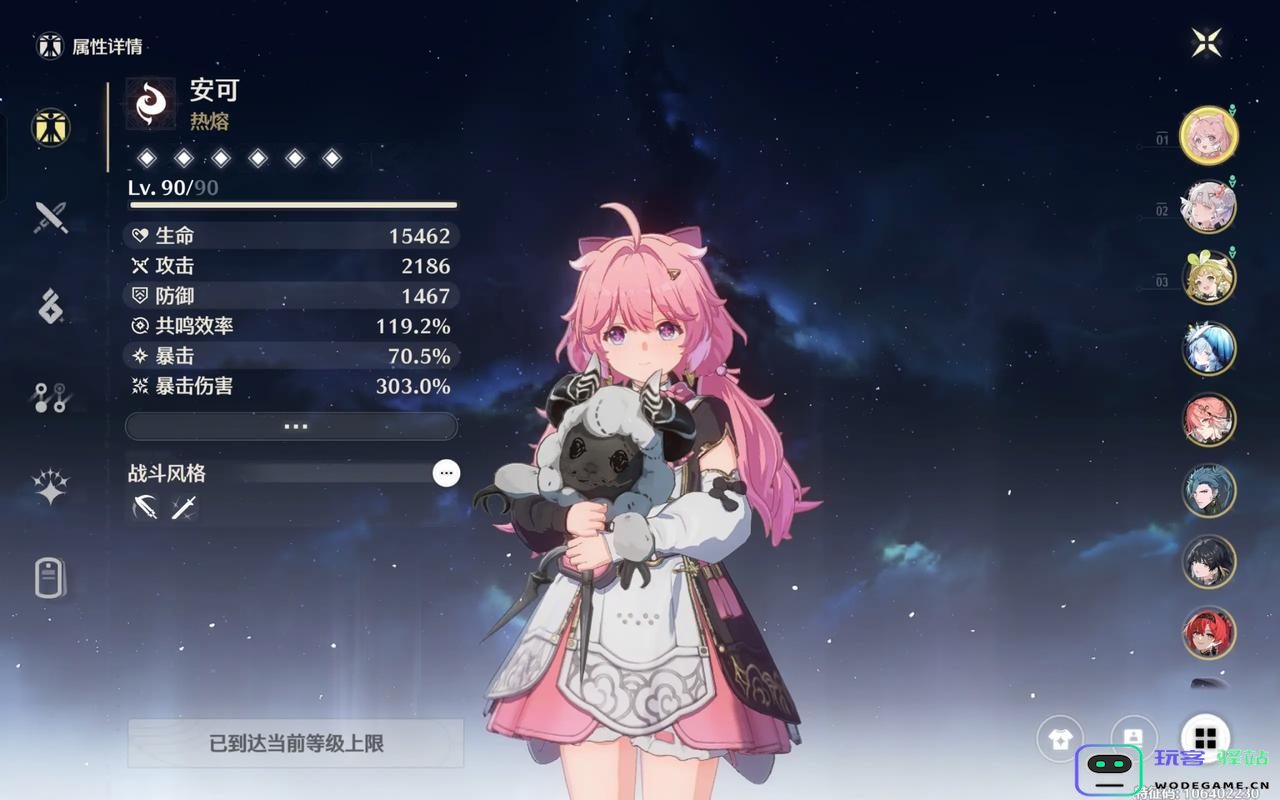Choose the white-haired character in slot 02

point(1209,206)
